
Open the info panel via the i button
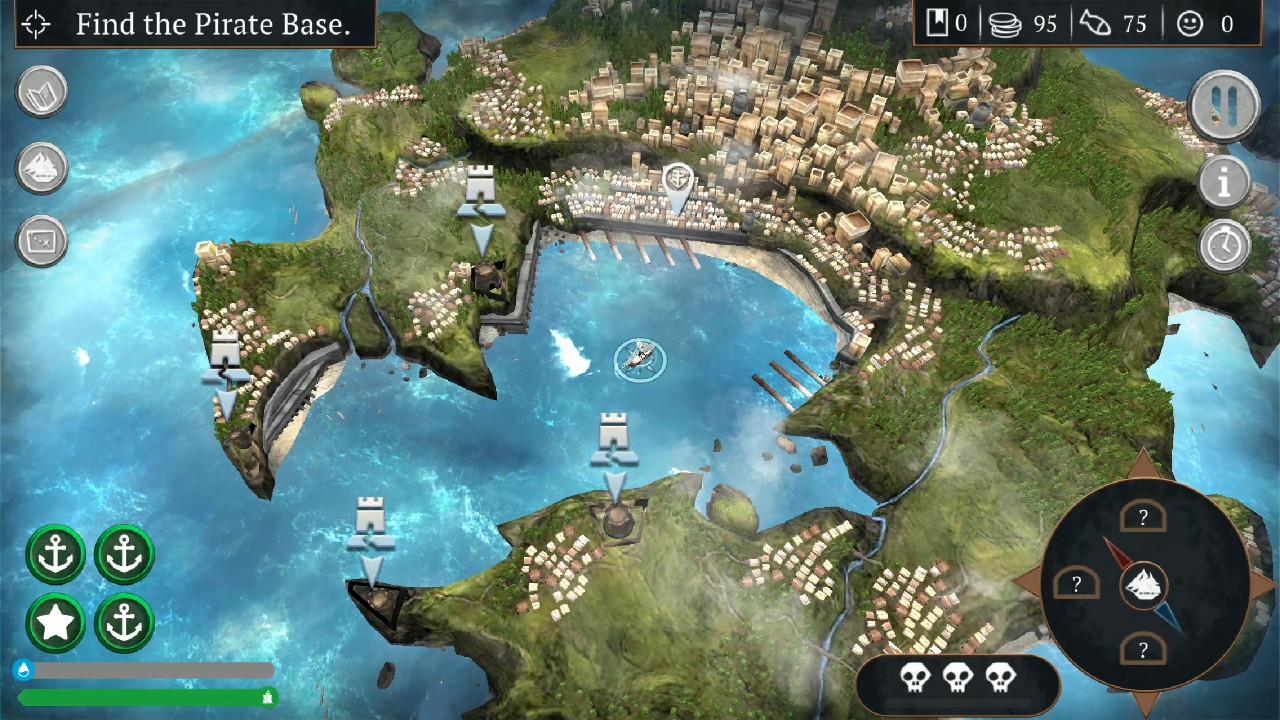1224,182
